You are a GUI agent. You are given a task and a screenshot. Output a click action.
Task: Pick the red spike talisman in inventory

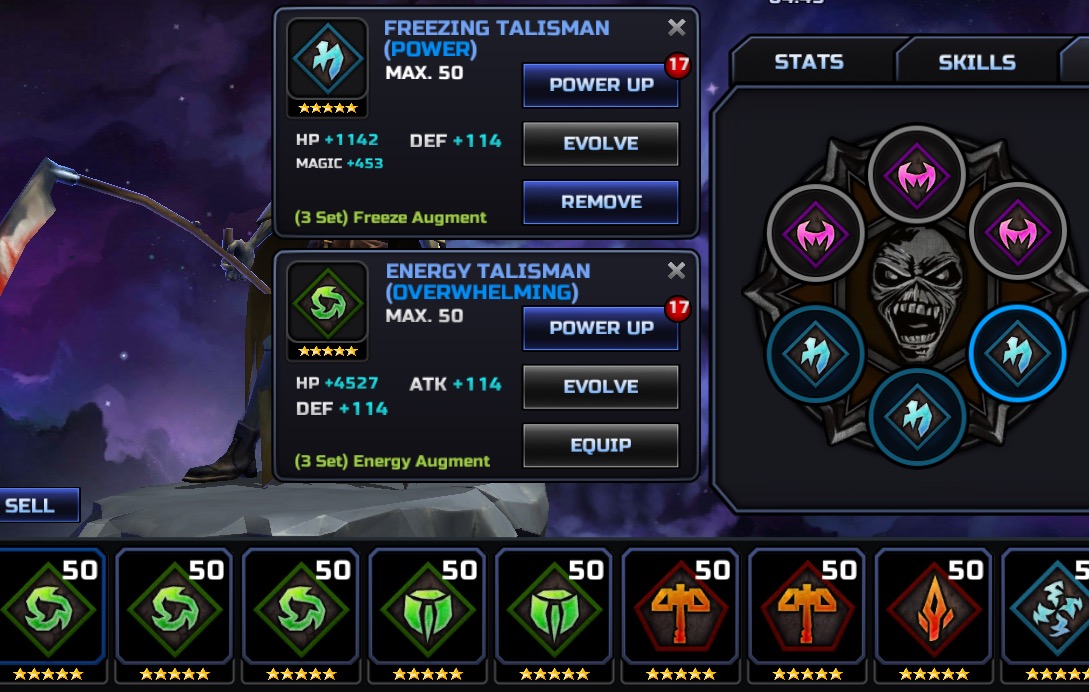pos(932,610)
